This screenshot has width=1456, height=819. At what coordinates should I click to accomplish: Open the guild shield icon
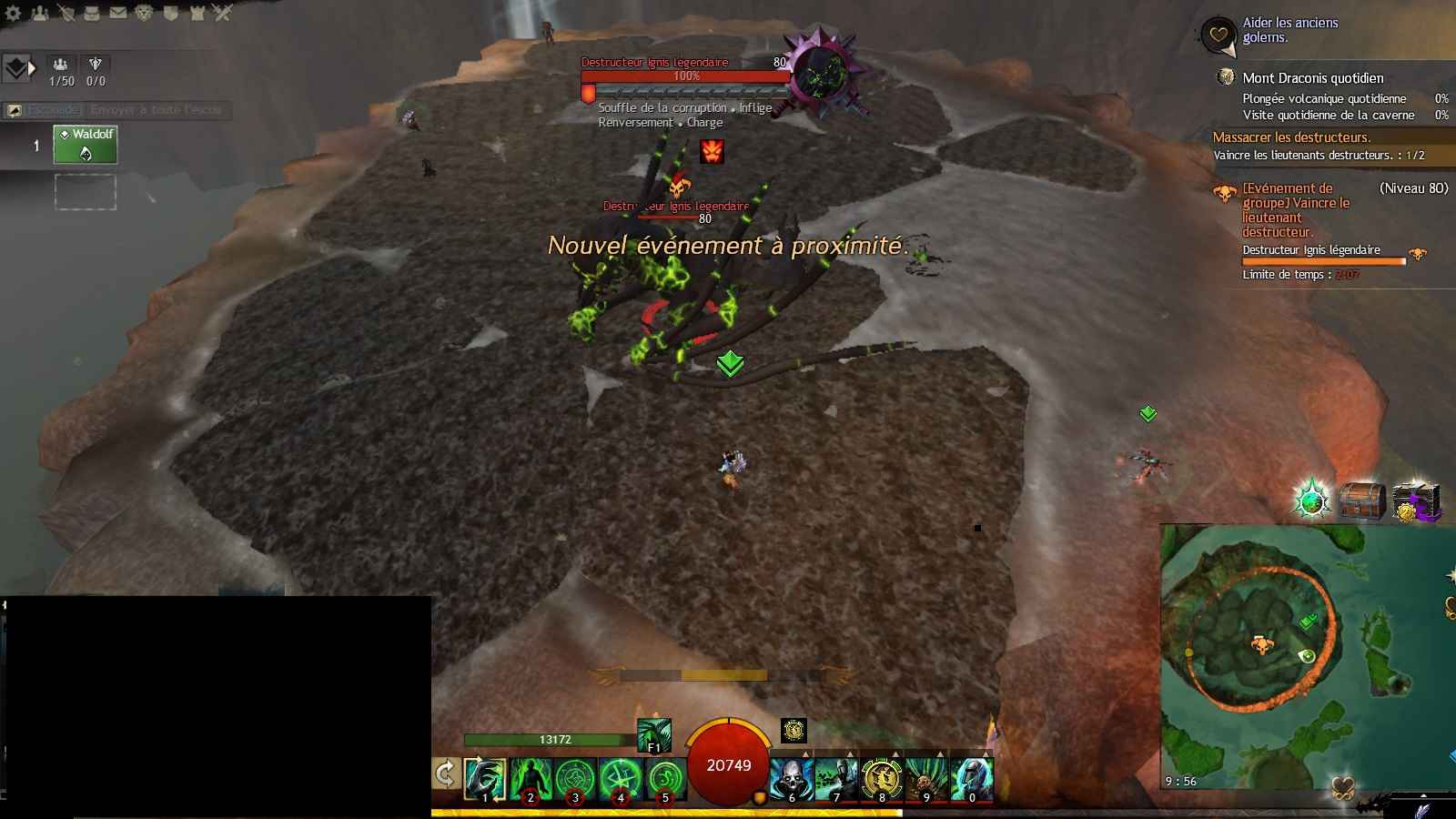coord(171,13)
